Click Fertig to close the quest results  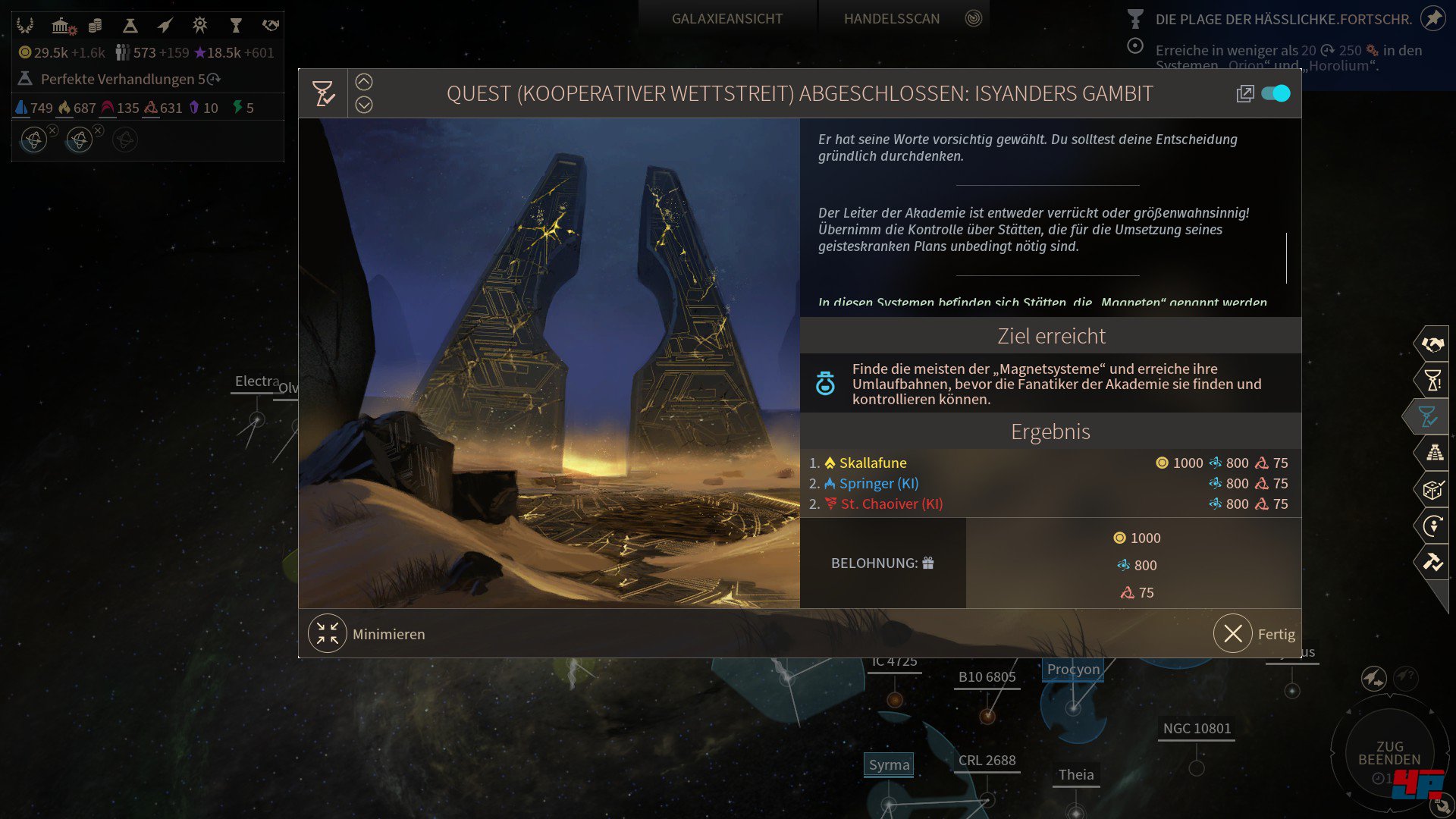click(x=1255, y=633)
